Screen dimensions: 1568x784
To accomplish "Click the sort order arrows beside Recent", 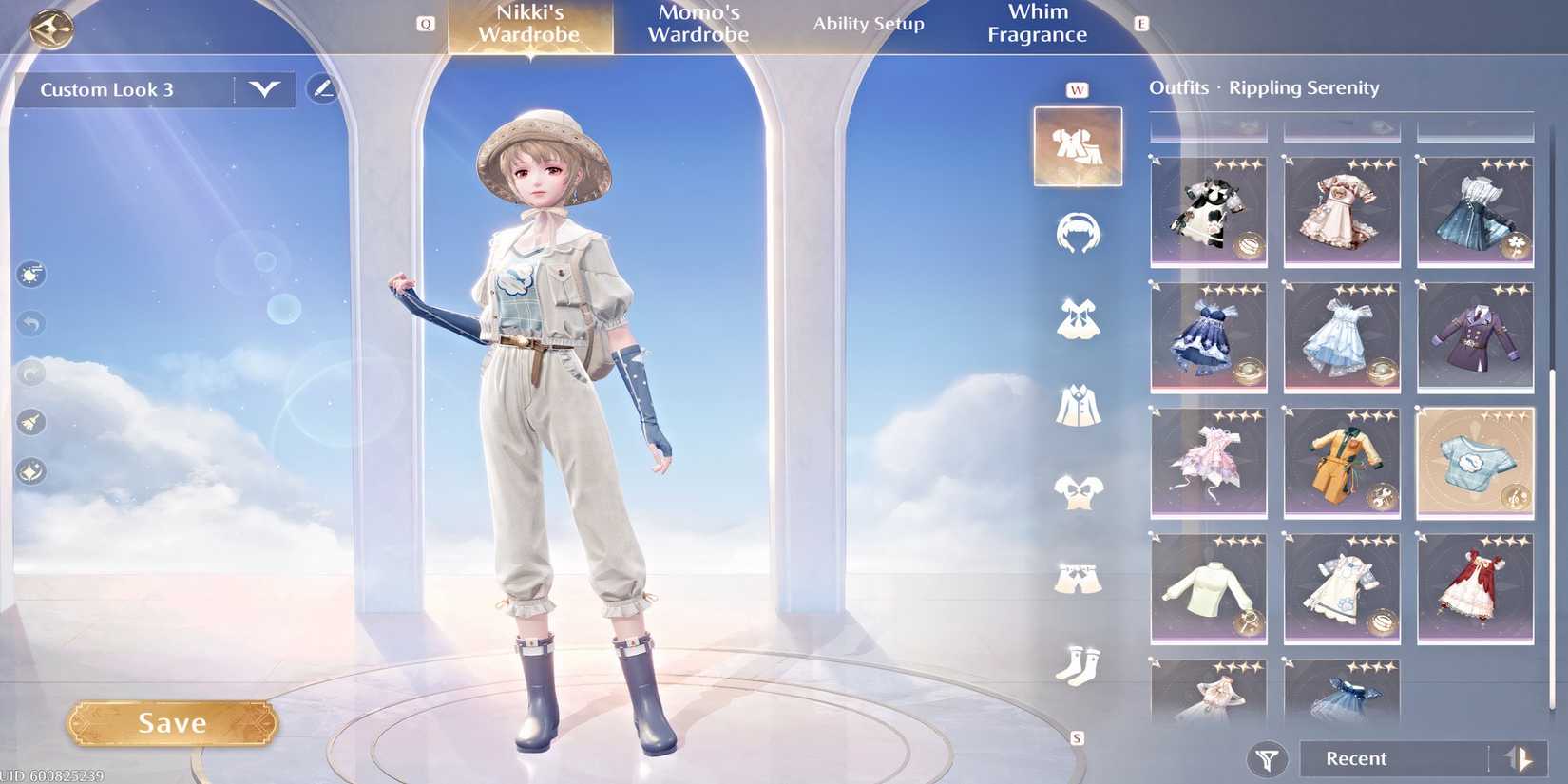I will click(1516, 758).
